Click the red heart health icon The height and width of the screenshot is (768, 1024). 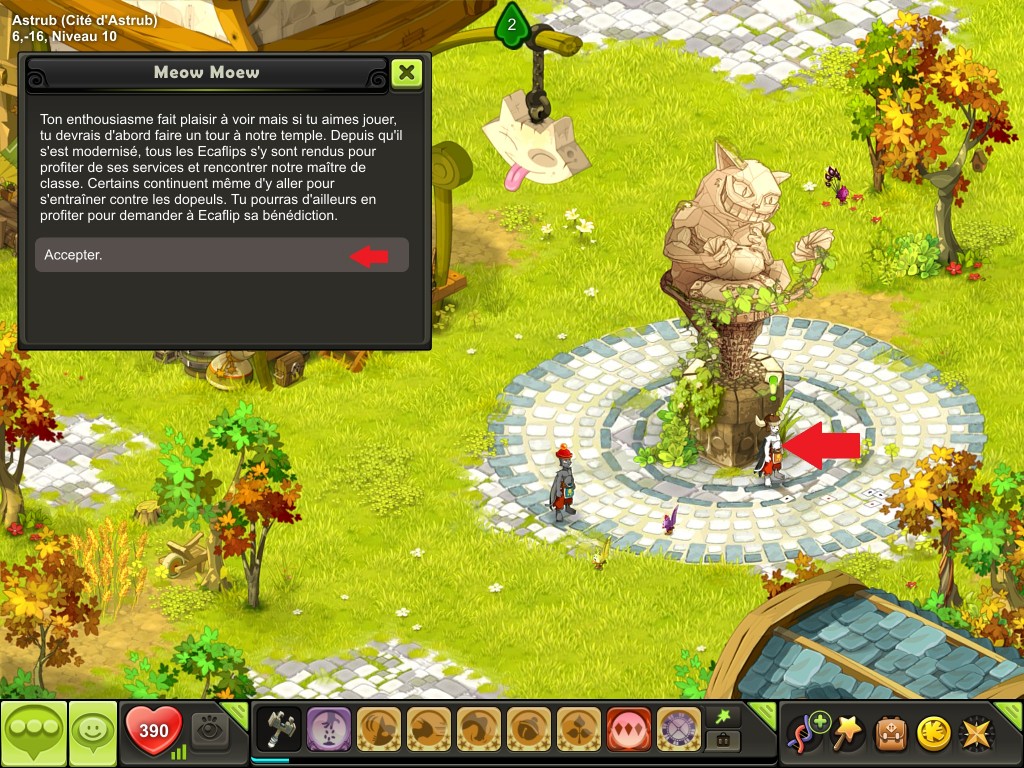(153, 731)
